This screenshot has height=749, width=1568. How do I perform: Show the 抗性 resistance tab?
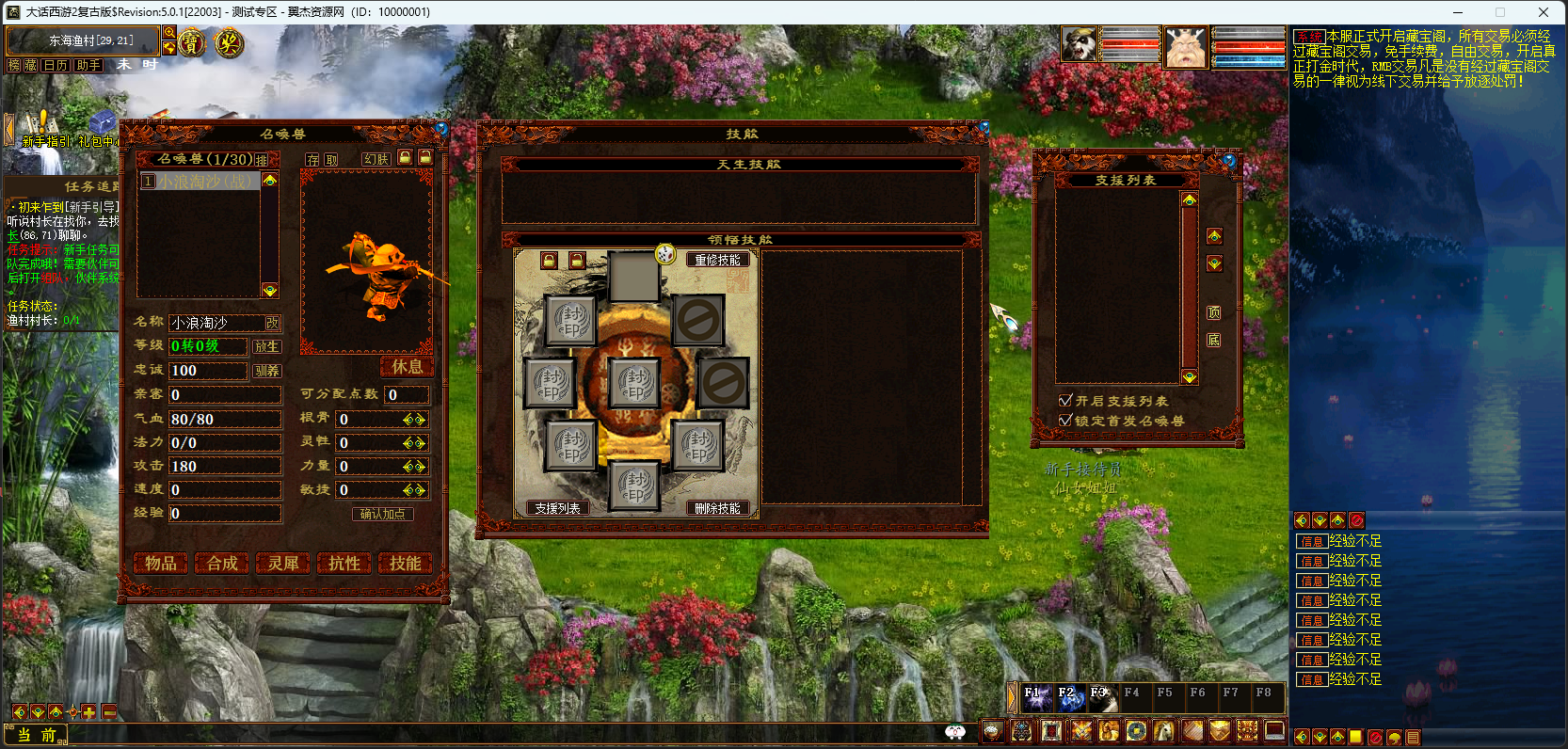[x=344, y=563]
